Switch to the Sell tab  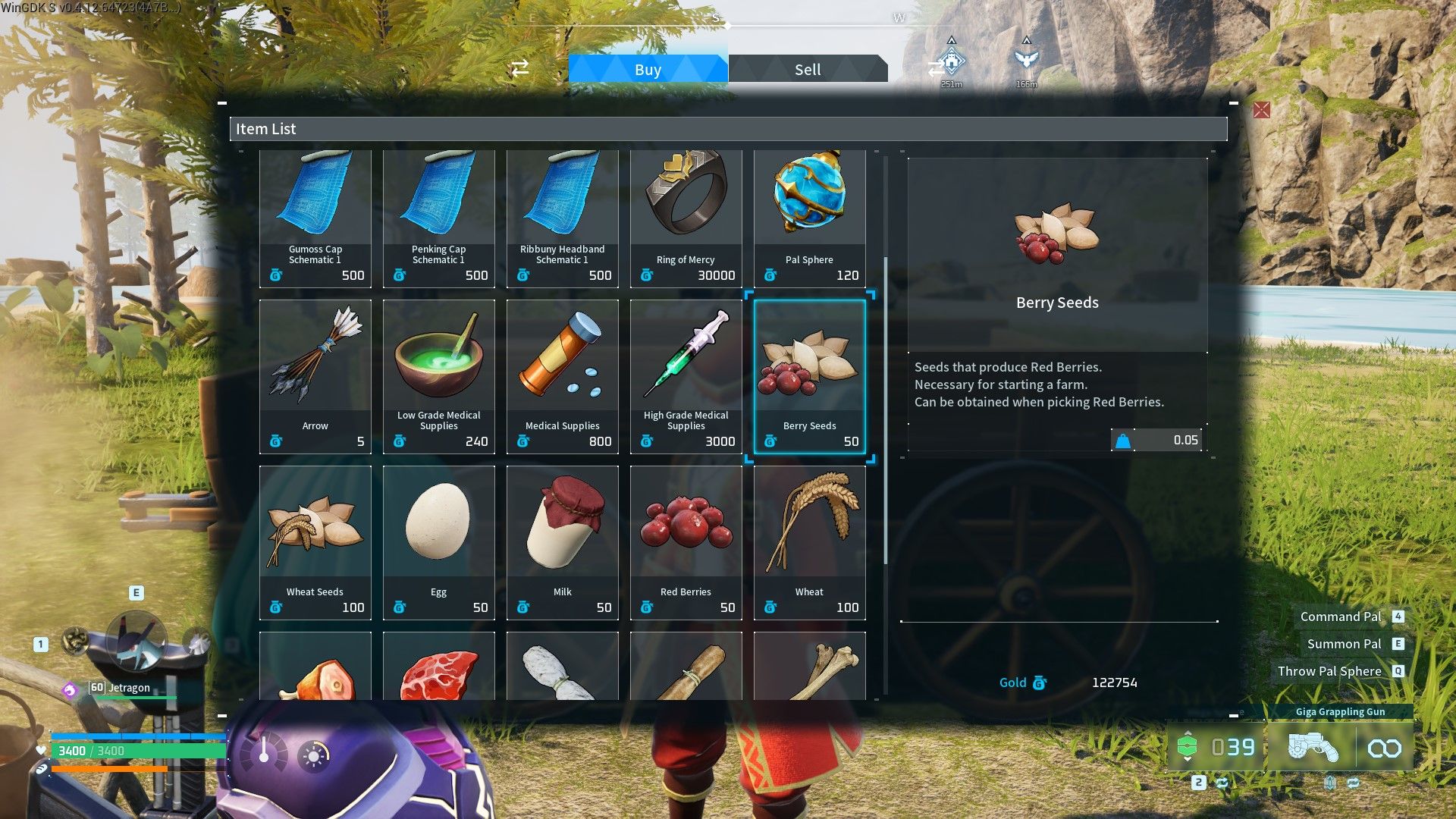click(x=807, y=69)
